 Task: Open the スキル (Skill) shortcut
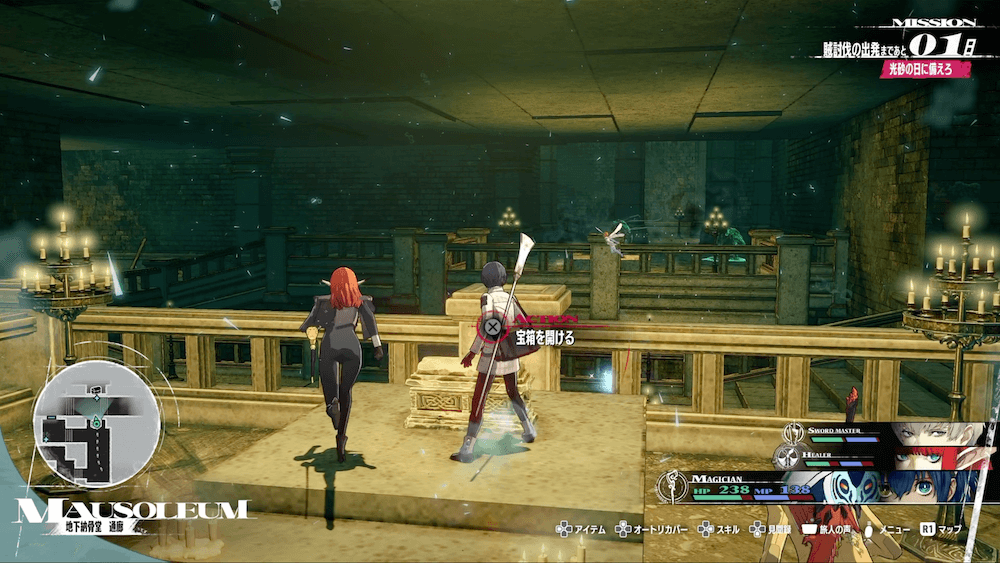coord(725,529)
